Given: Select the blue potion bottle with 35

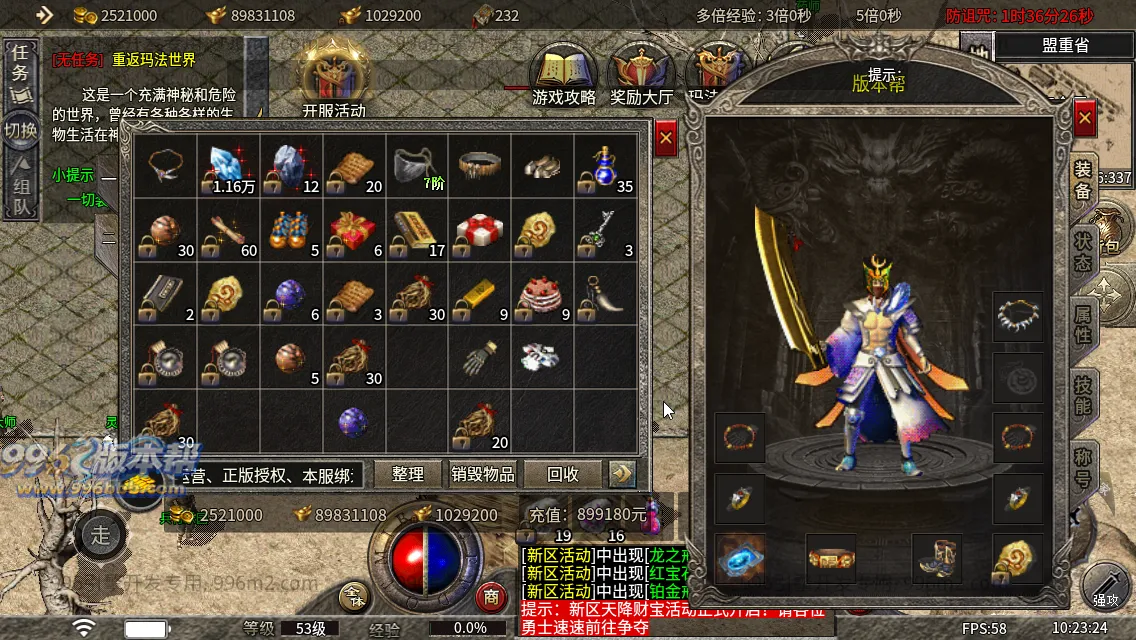Looking at the screenshot, I should coord(604,166).
